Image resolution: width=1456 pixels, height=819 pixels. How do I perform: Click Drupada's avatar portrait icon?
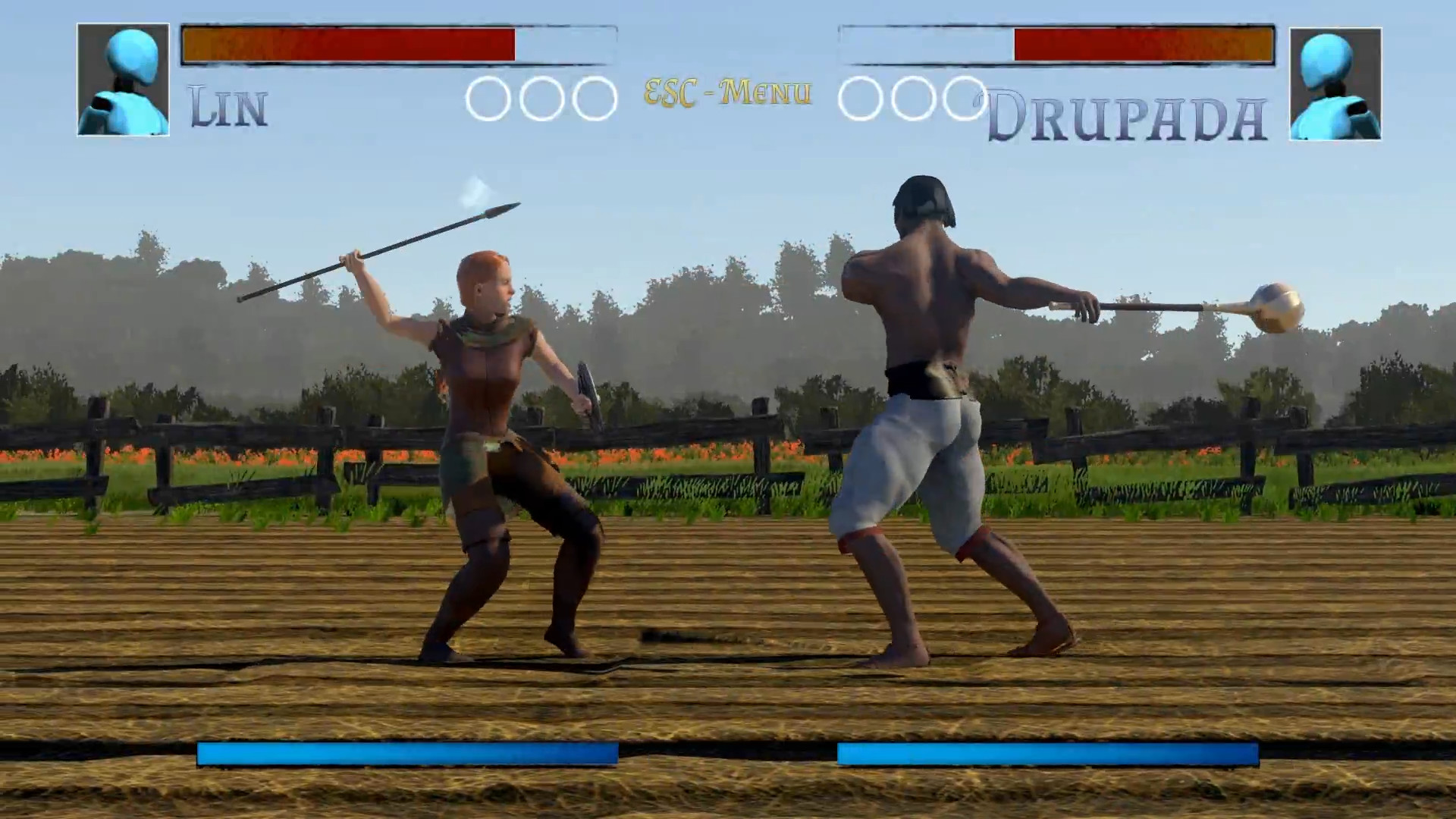pyautogui.click(x=1335, y=81)
